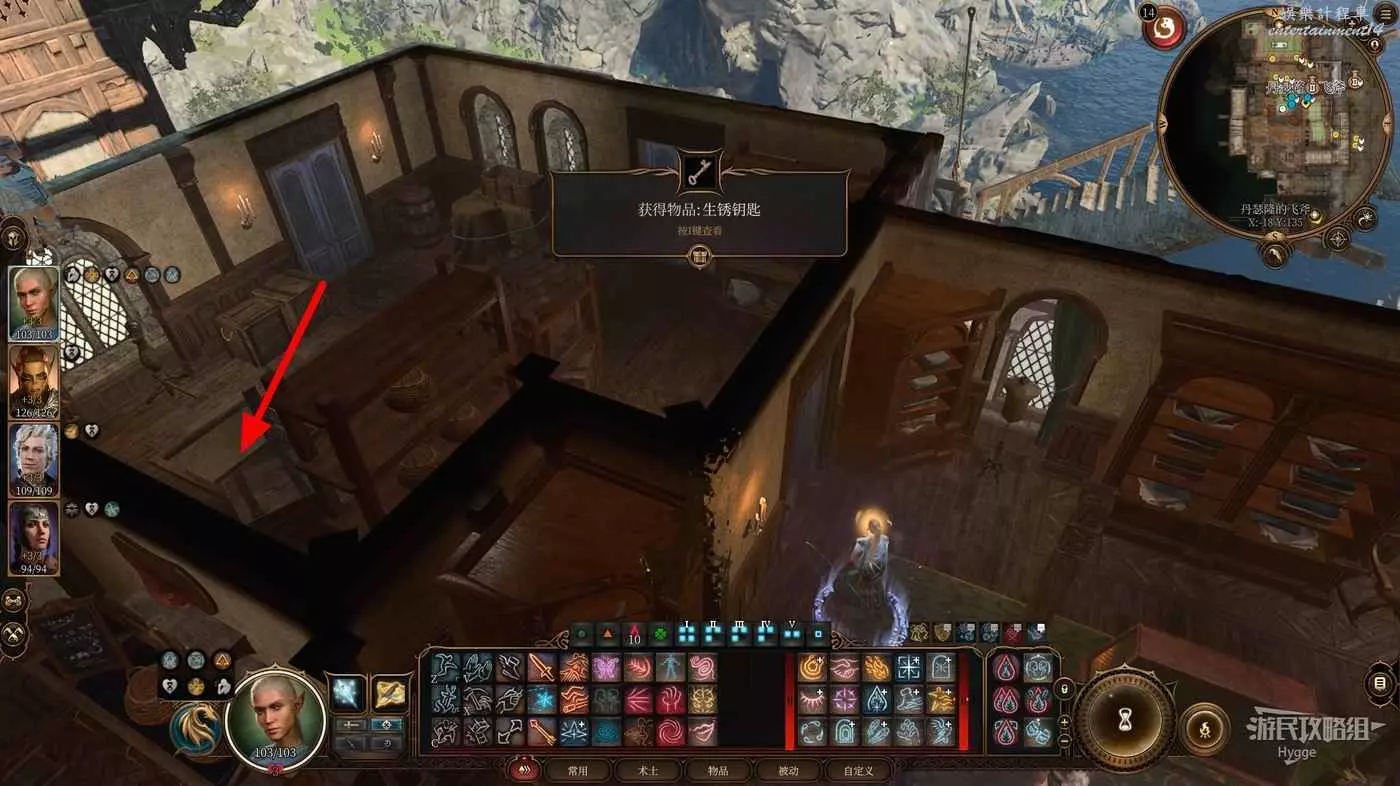The image size is (1400, 786).
Task: Select the top party member portrait
Action: 34,303
